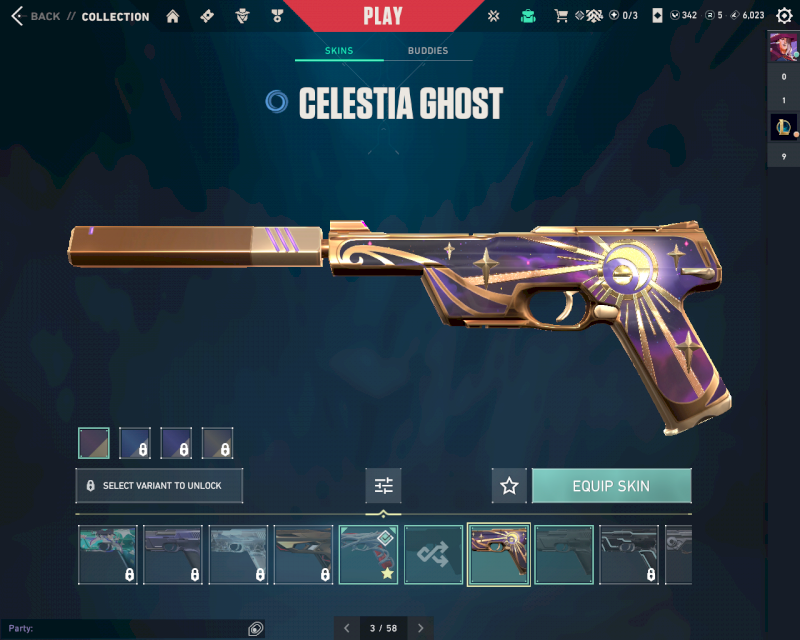Screen dimensions: 800x640
Task: Select the Skins tab
Action: point(339,51)
